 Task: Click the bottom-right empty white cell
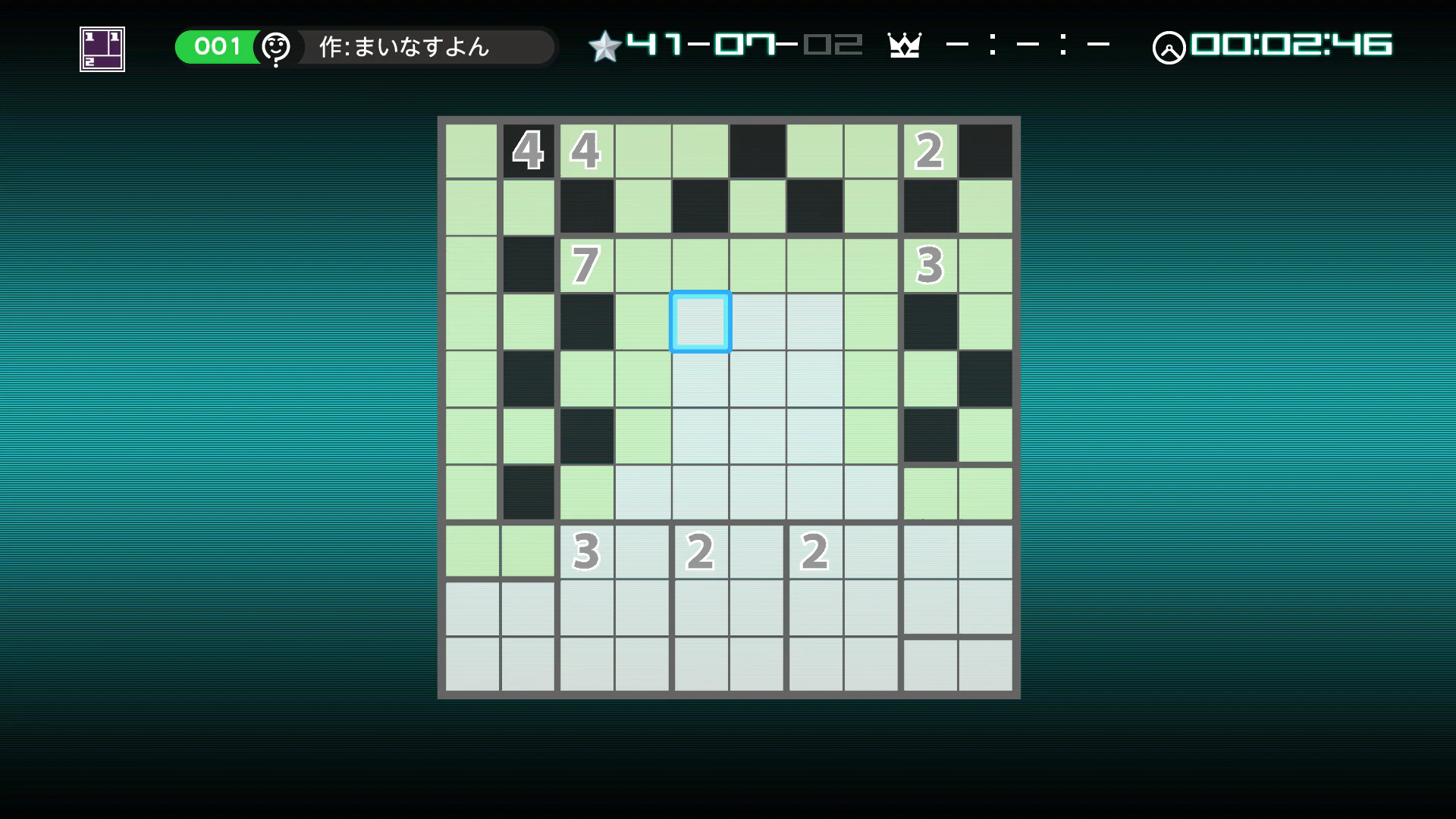click(x=985, y=664)
